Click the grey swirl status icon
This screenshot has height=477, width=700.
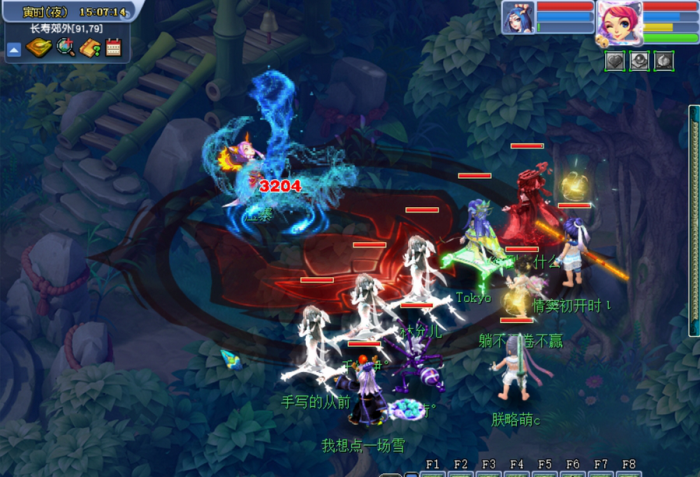[x=662, y=61]
